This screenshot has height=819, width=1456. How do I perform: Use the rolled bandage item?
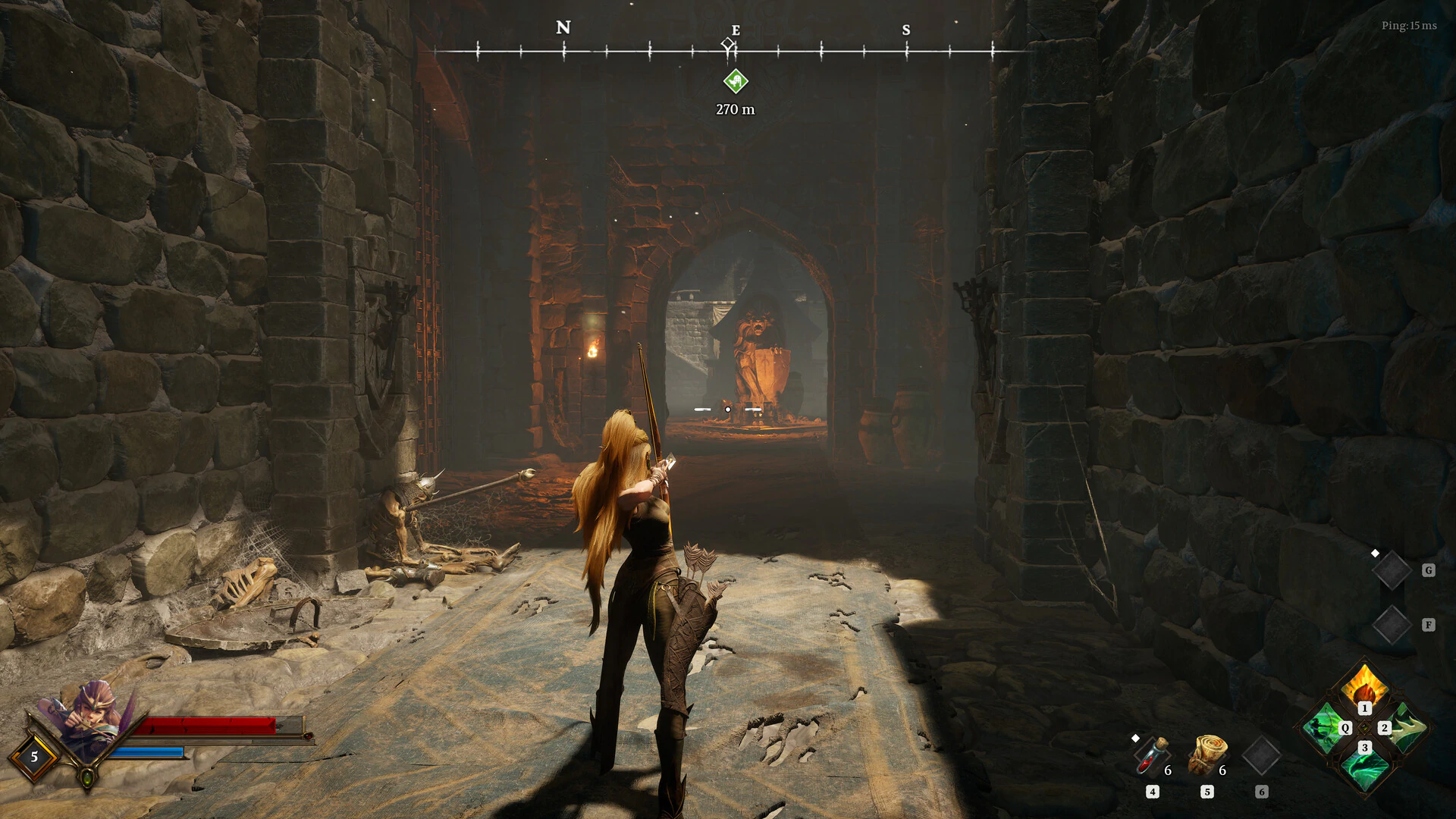(1207, 755)
